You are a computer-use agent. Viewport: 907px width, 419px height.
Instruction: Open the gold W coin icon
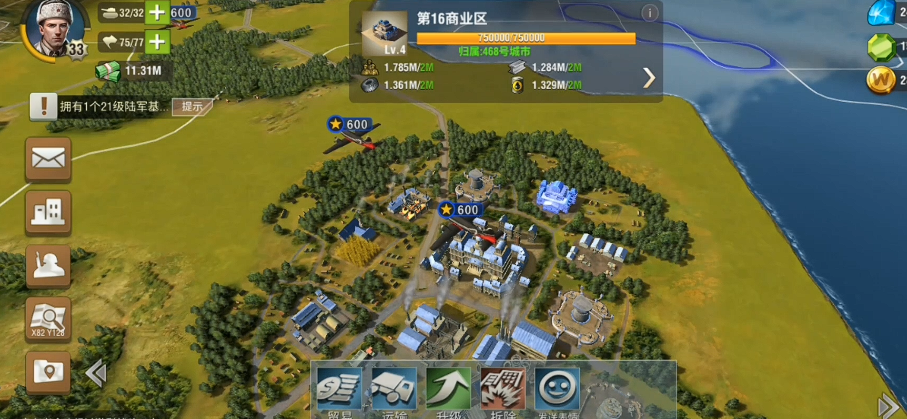tap(881, 80)
